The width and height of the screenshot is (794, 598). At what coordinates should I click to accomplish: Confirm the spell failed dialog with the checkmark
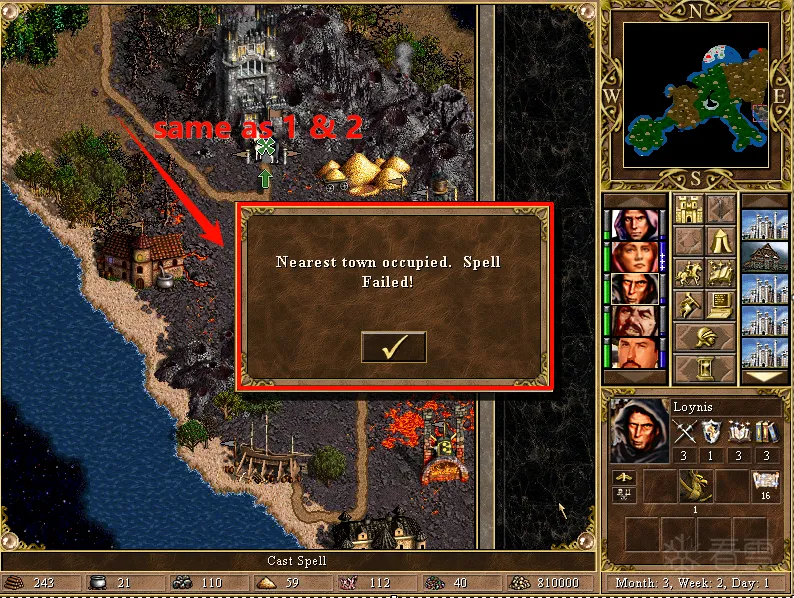tap(393, 347)
